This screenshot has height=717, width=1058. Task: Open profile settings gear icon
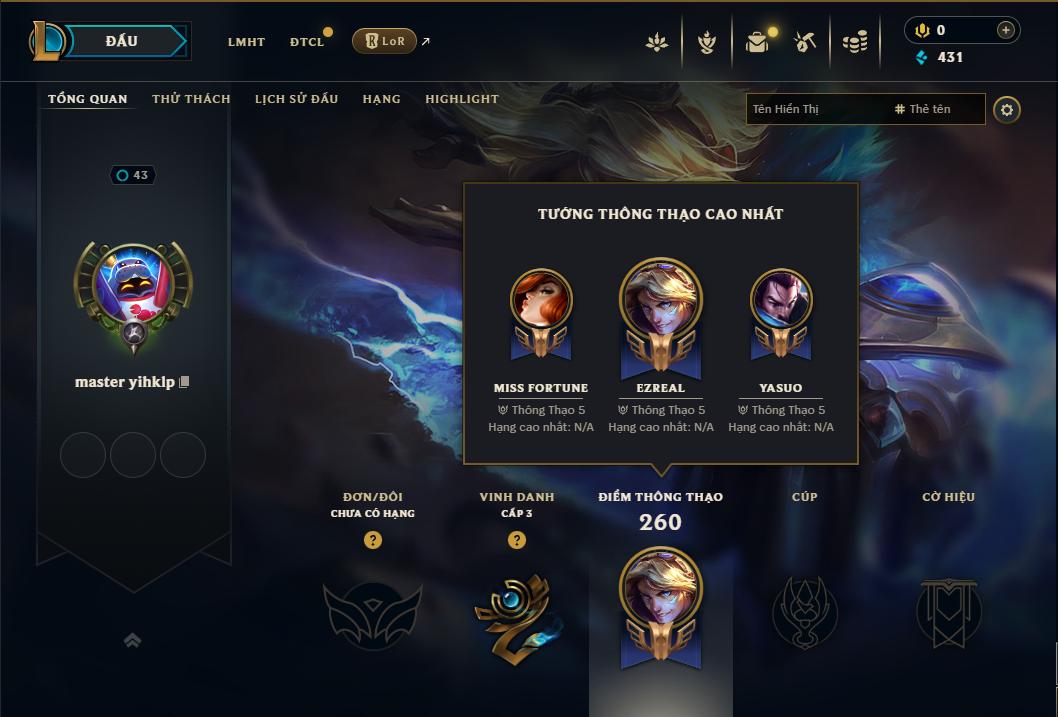click(1007, 110)
